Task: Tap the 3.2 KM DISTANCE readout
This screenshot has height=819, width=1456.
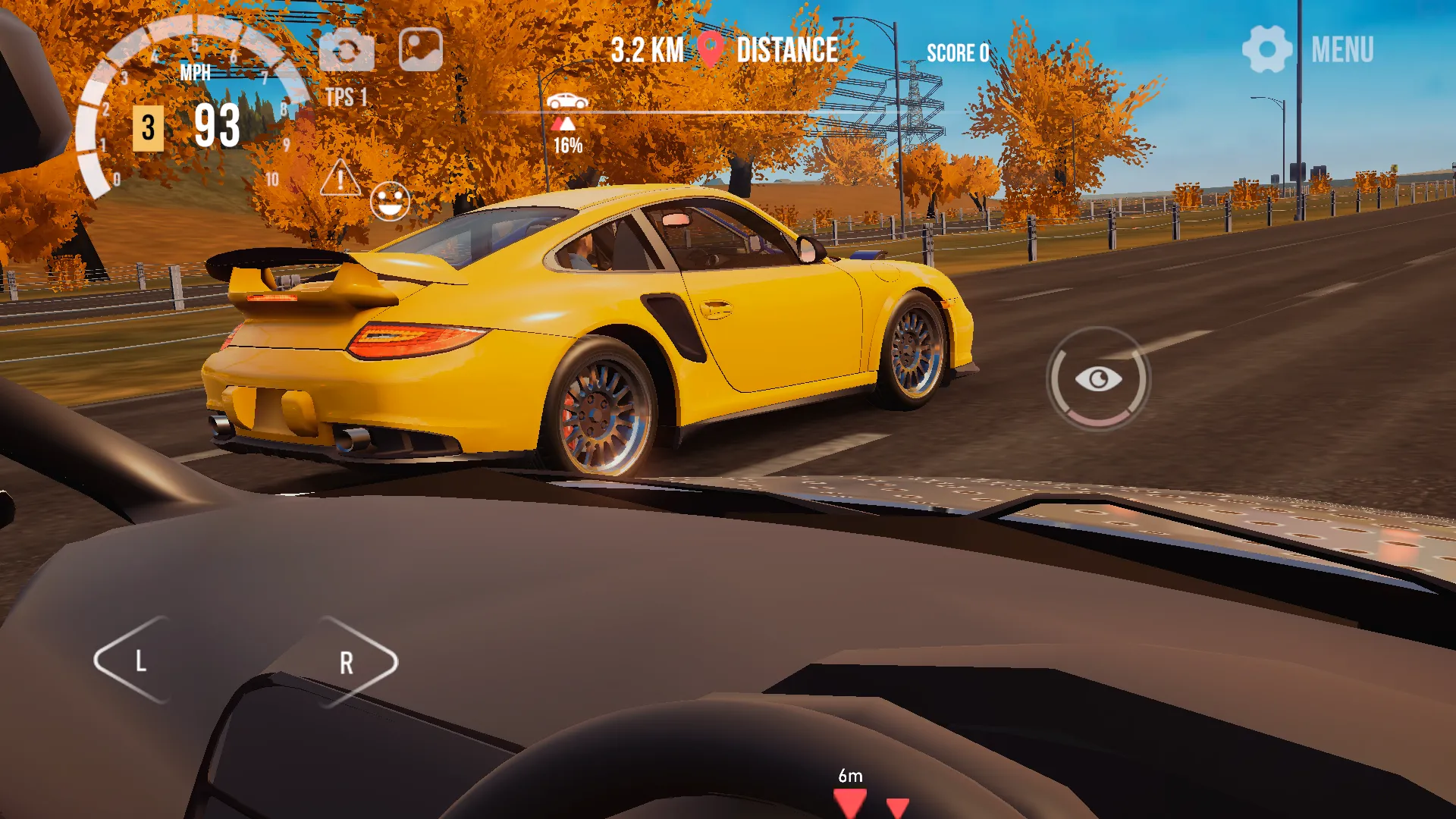Action: 724,49
